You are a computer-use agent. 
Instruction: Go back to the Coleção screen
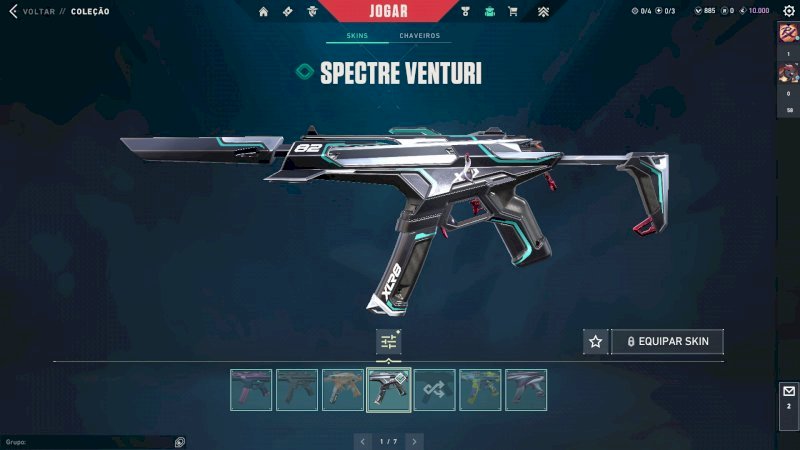click(14, 11)
